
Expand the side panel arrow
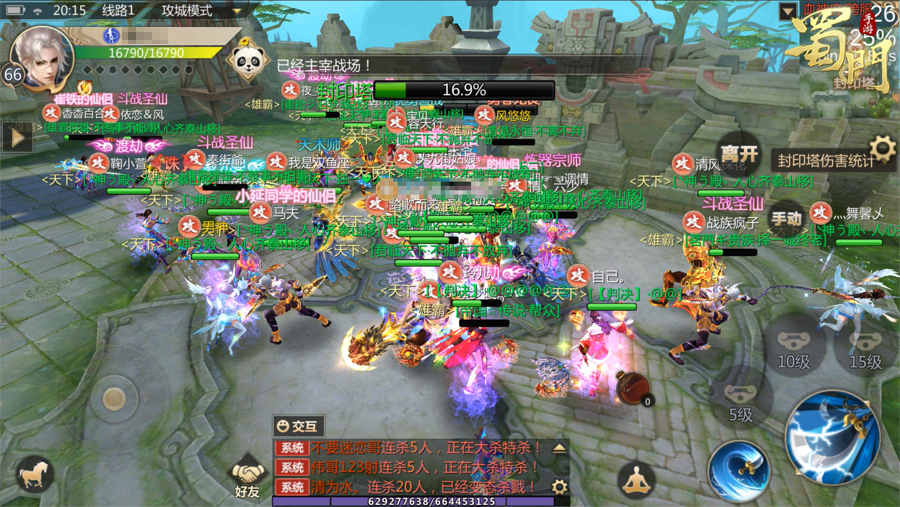tap(15, 137)
